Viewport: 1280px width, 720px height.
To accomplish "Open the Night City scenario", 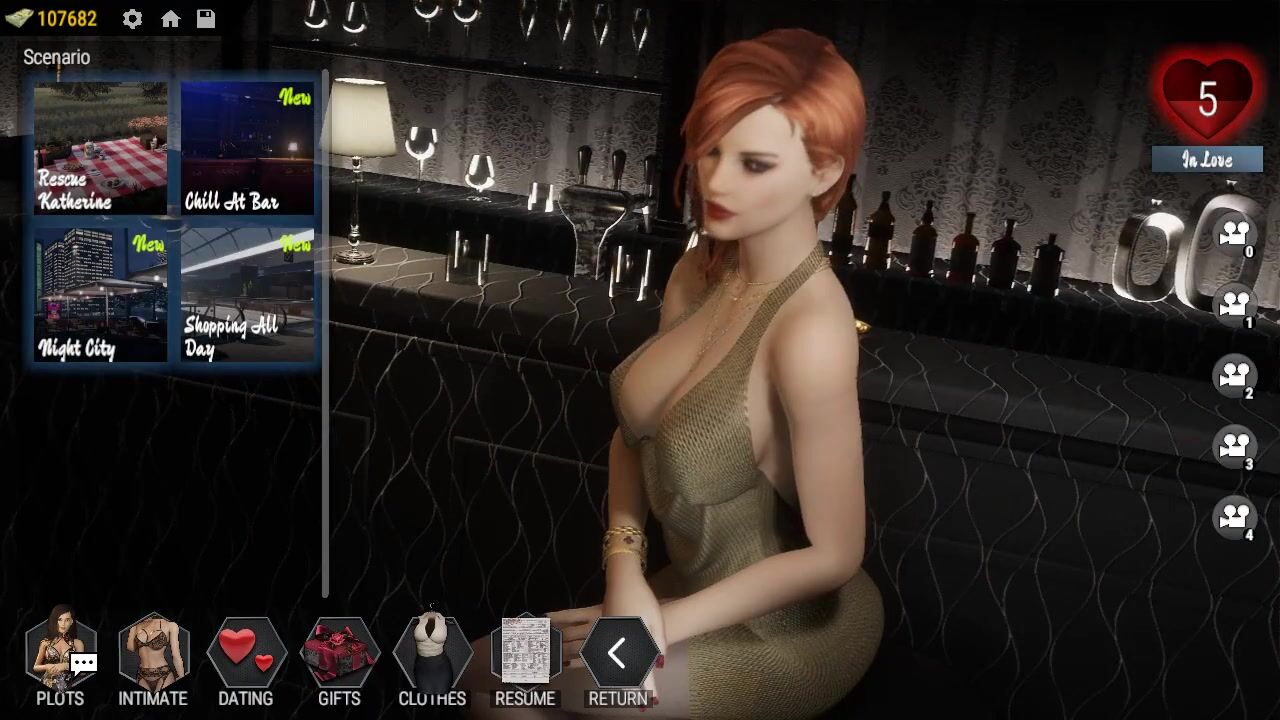I will (x=100, y=294).
